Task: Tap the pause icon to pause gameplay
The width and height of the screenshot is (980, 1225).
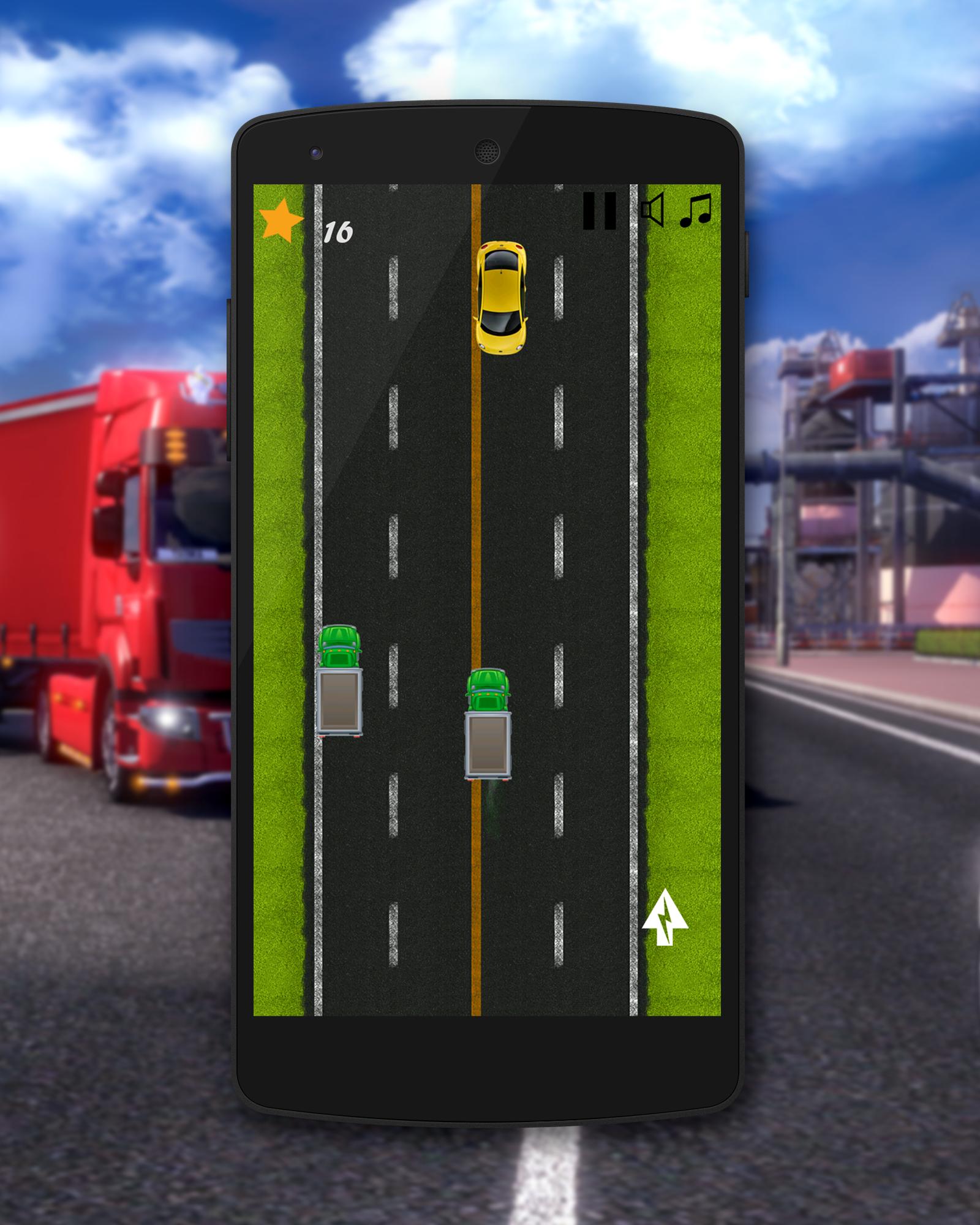Action: pos(601,211)
